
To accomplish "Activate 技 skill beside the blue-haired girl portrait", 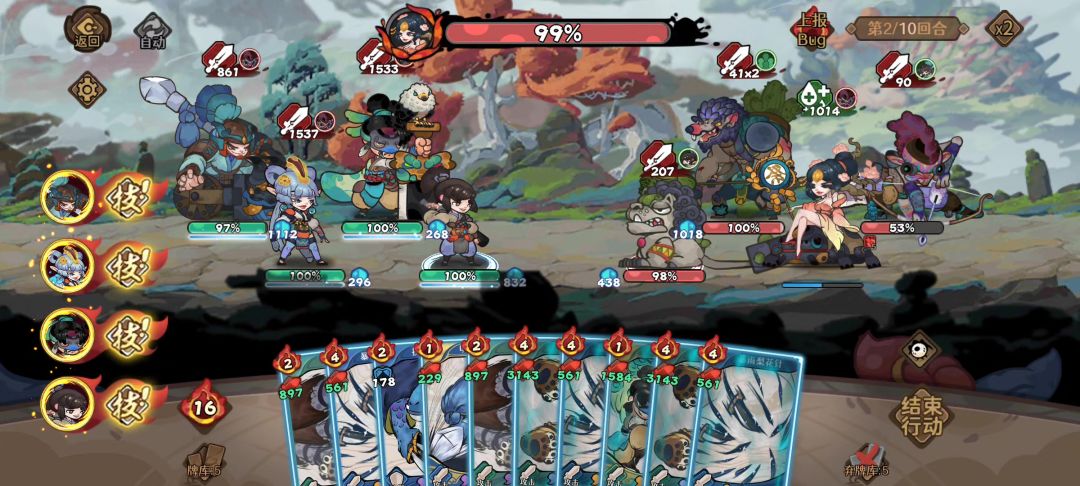I will (127, 267).
